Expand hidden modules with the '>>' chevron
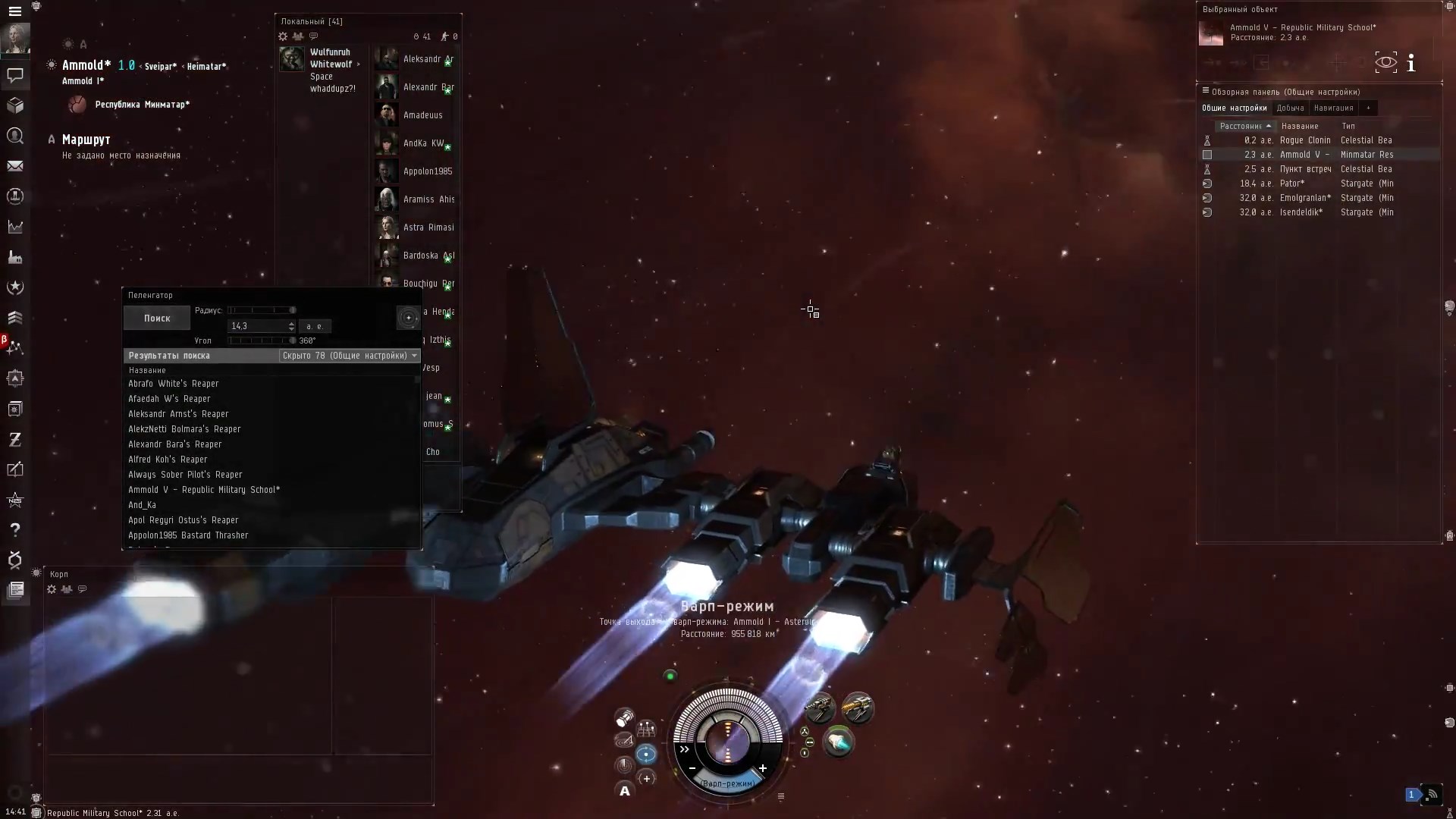This screenshot has height=819, width=1456. coord(684,749)
